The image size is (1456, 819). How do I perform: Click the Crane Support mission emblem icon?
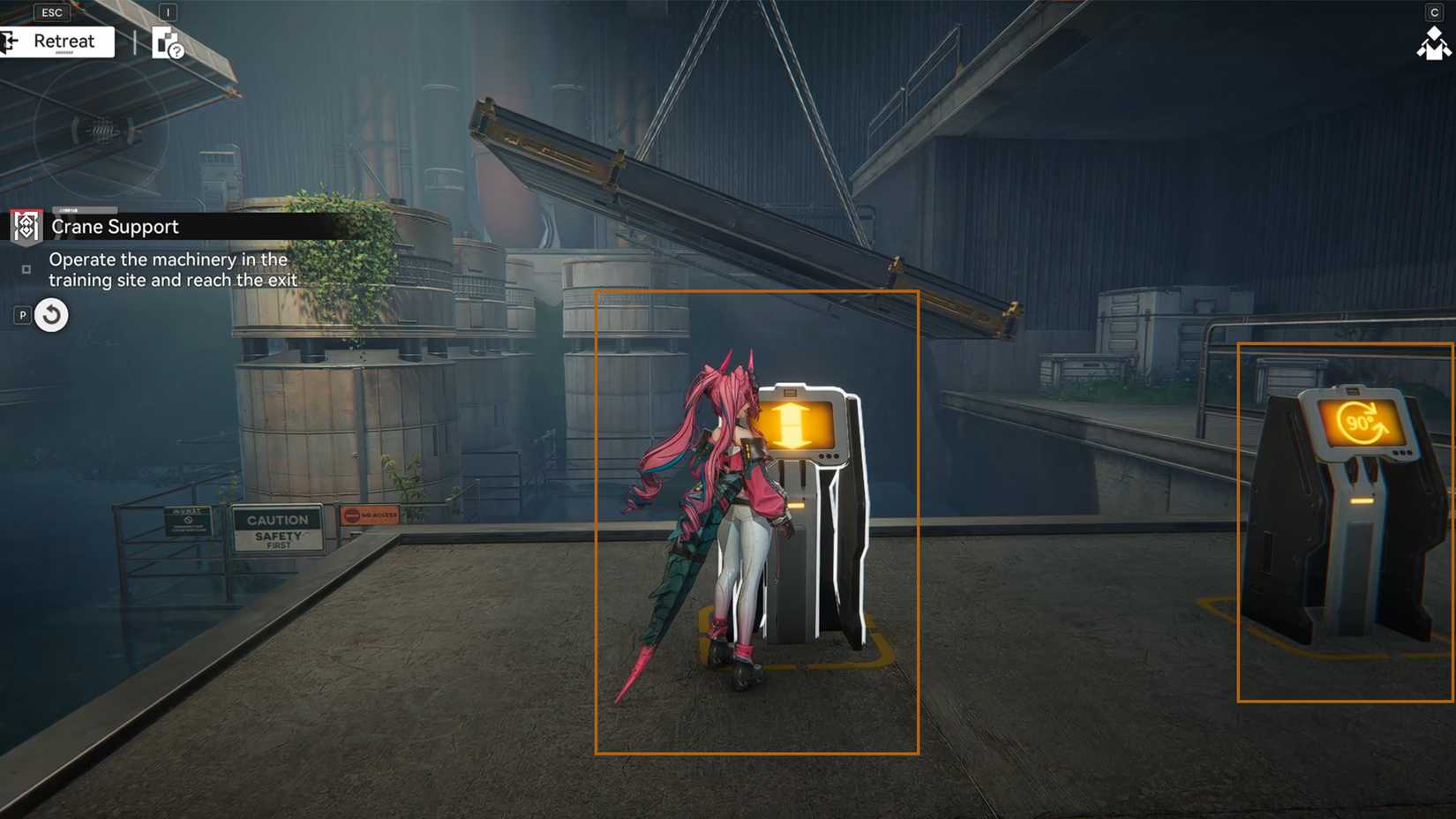pos(25,227)
